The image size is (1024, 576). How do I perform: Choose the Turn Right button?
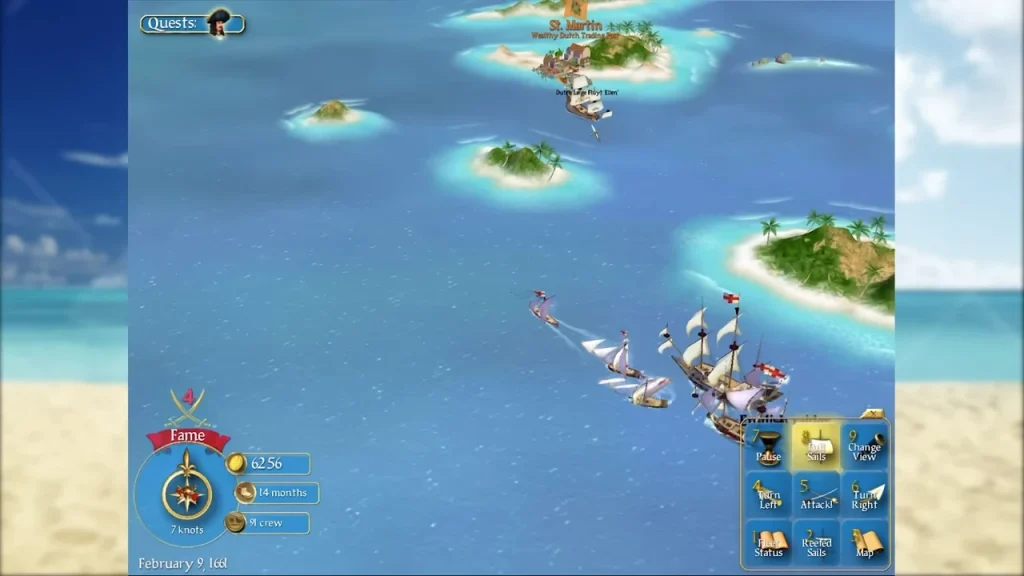point(864,494)
